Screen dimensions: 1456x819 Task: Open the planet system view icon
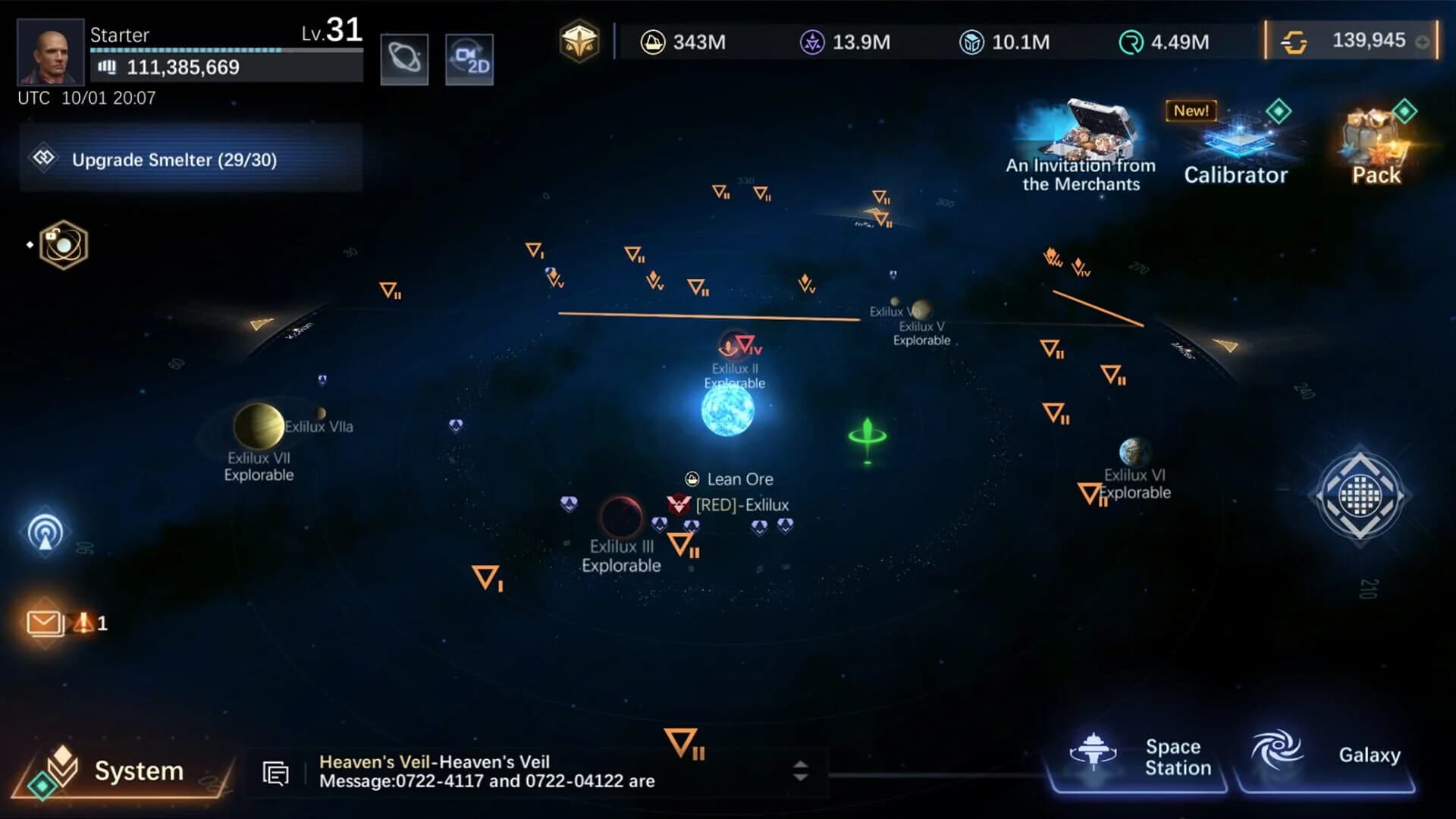point(405,58)
